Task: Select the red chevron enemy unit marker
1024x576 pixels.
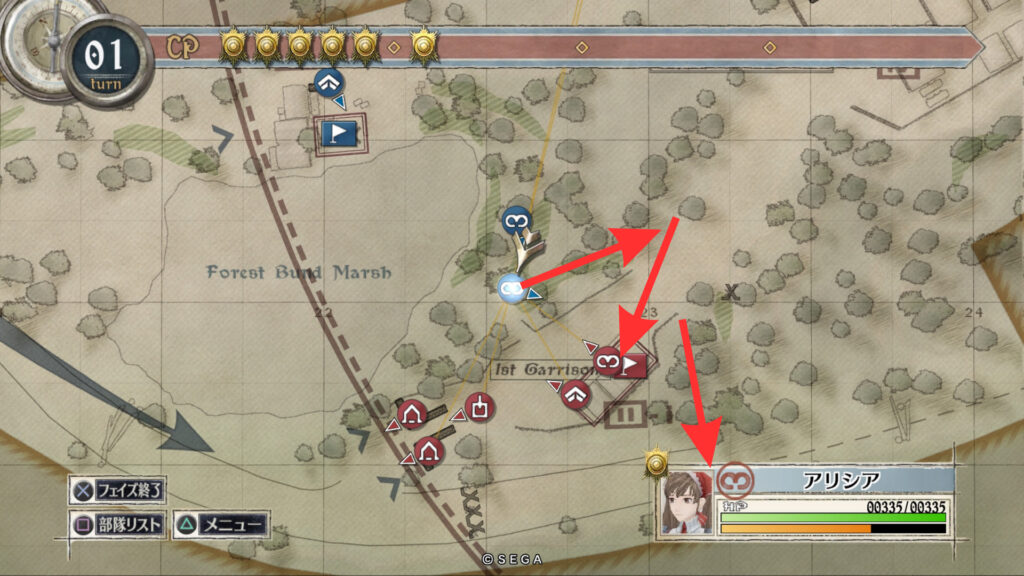Action: tap(574, 394)
